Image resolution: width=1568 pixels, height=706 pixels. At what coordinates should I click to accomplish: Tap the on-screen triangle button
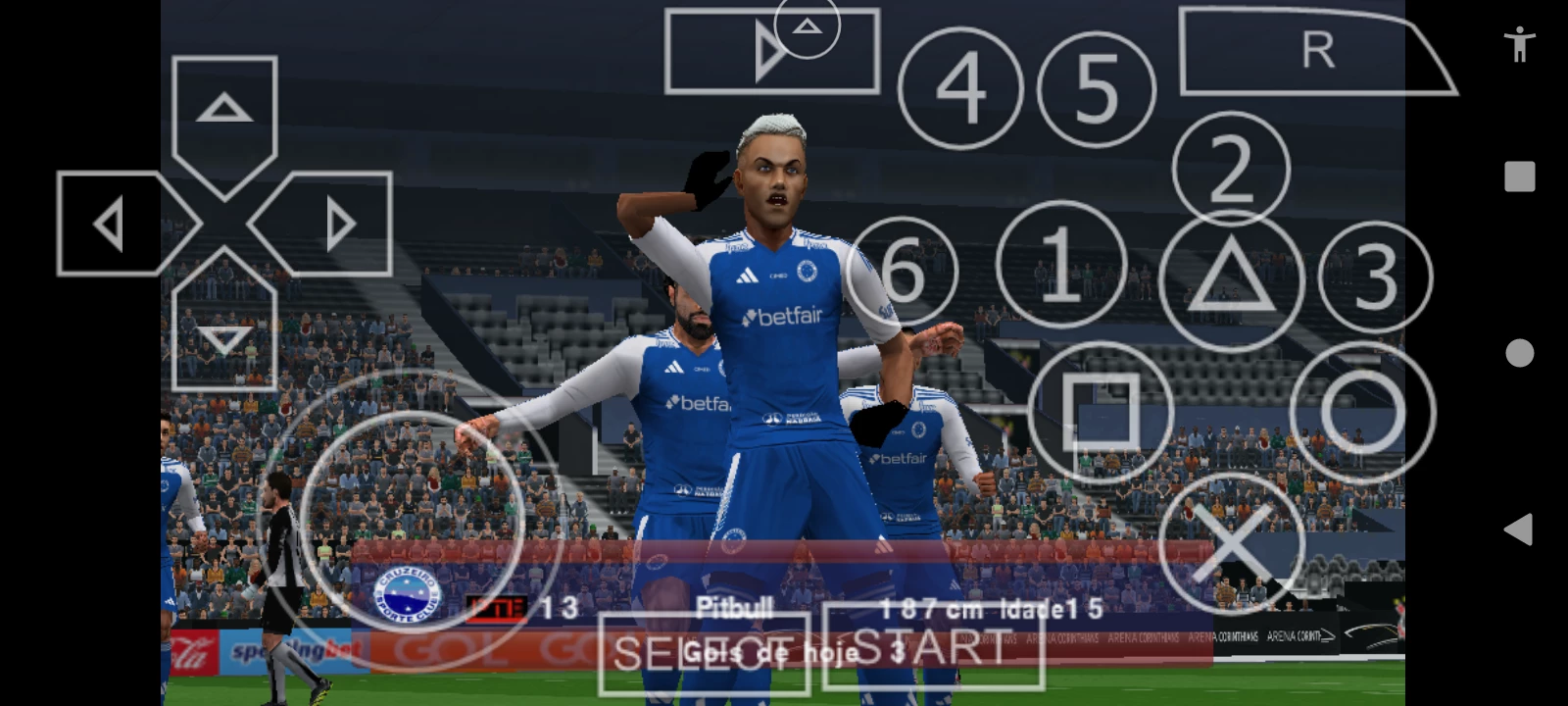1231,281
